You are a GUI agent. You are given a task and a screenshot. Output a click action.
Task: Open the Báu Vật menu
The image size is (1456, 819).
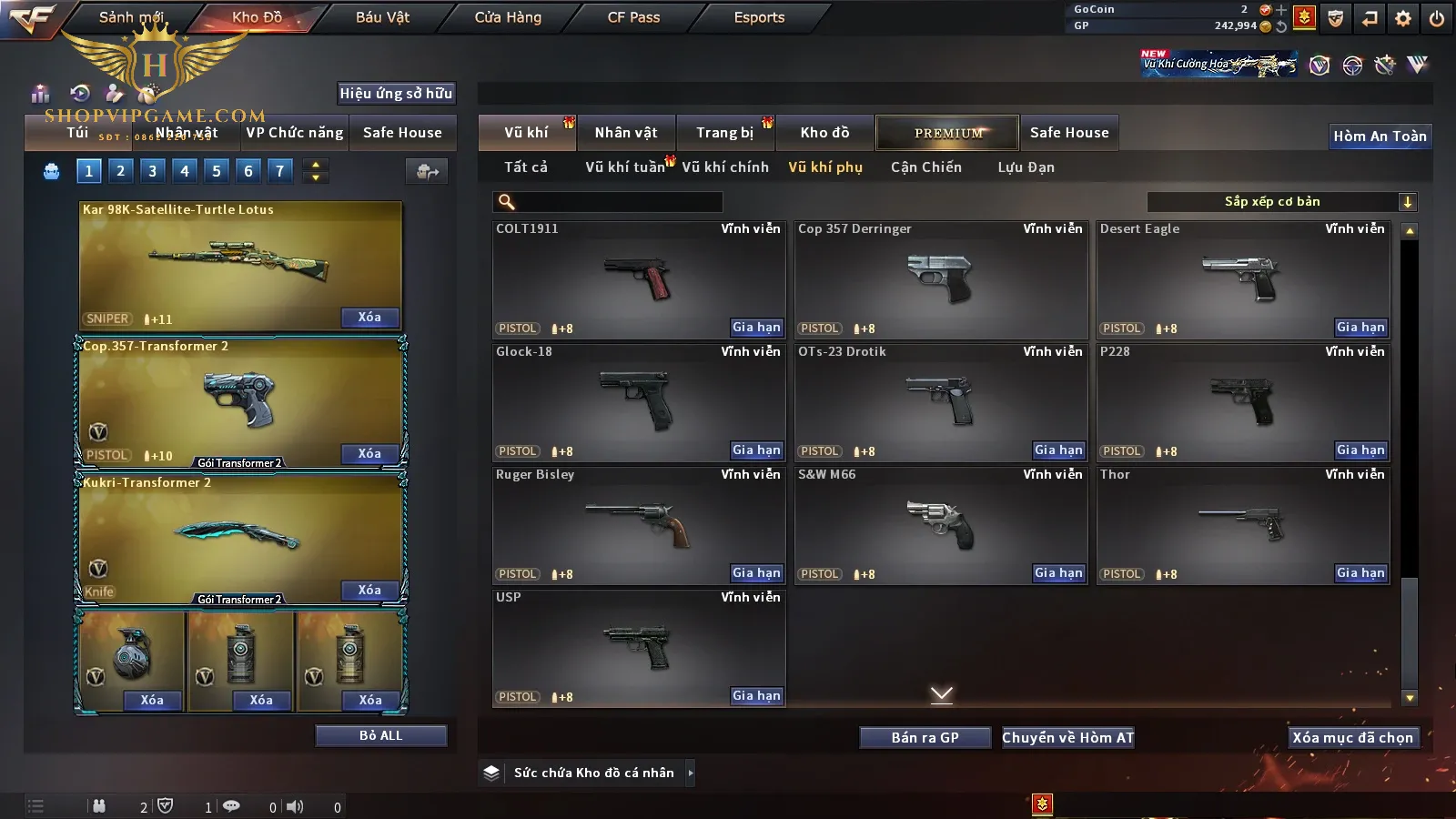pyautogui.click(x=382, y=17)
